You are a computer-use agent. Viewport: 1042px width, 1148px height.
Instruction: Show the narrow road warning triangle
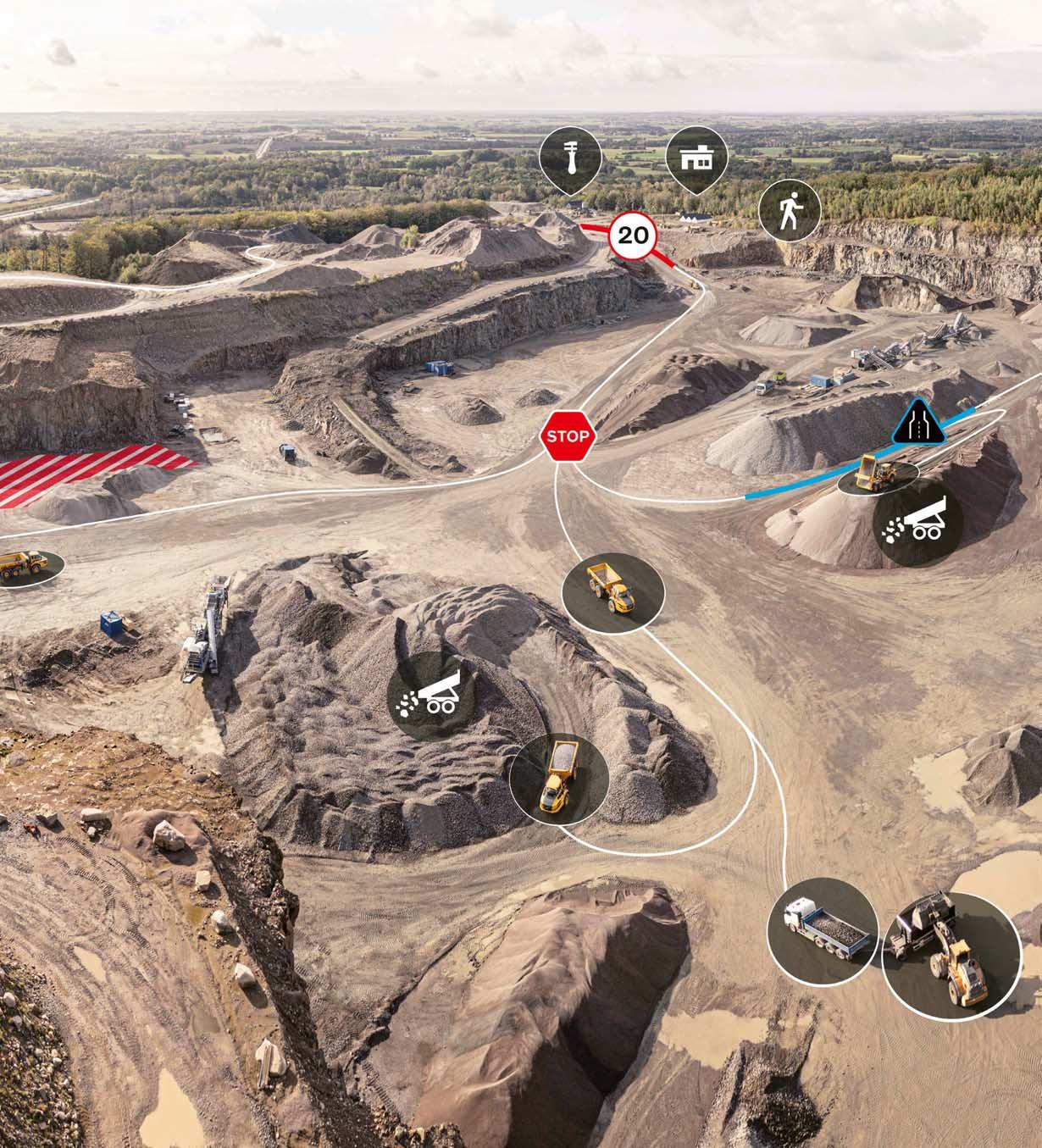click(918, 423)
